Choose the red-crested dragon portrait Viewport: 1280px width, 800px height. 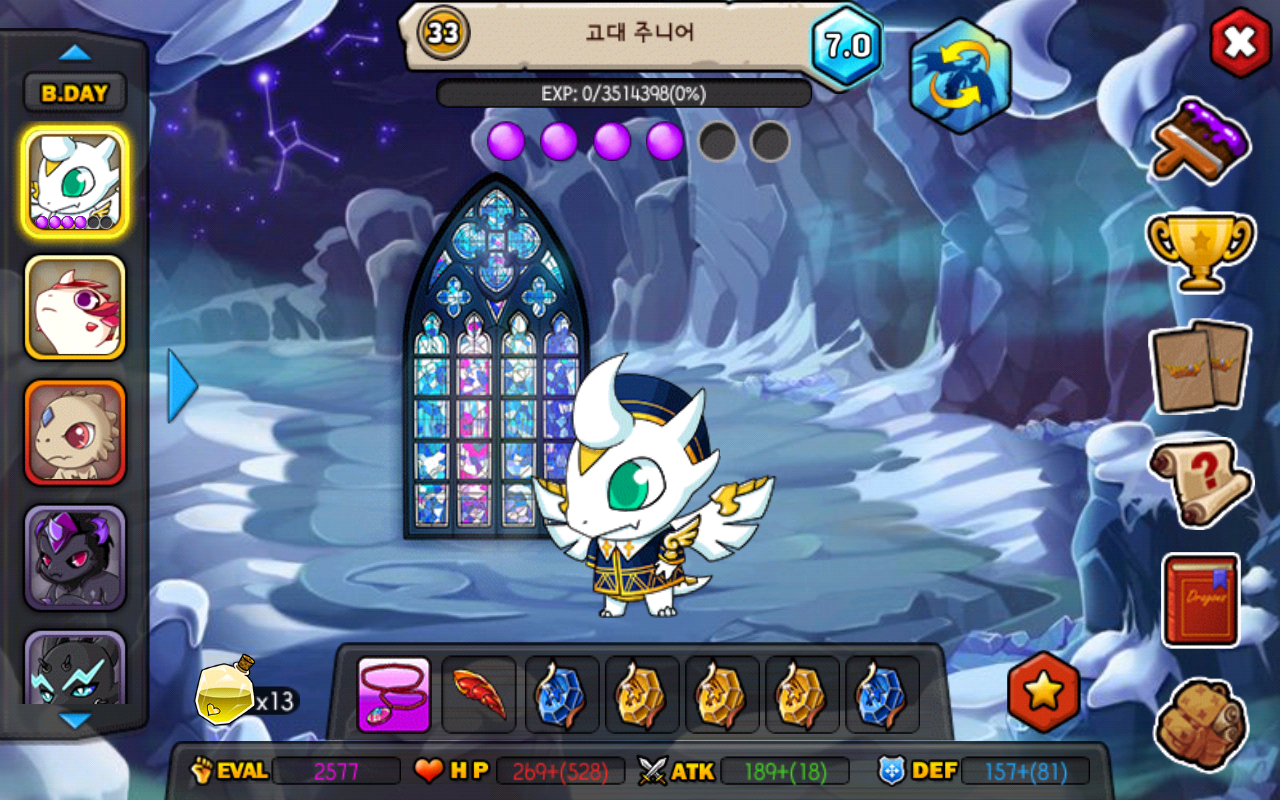click(x=75, y=307)
